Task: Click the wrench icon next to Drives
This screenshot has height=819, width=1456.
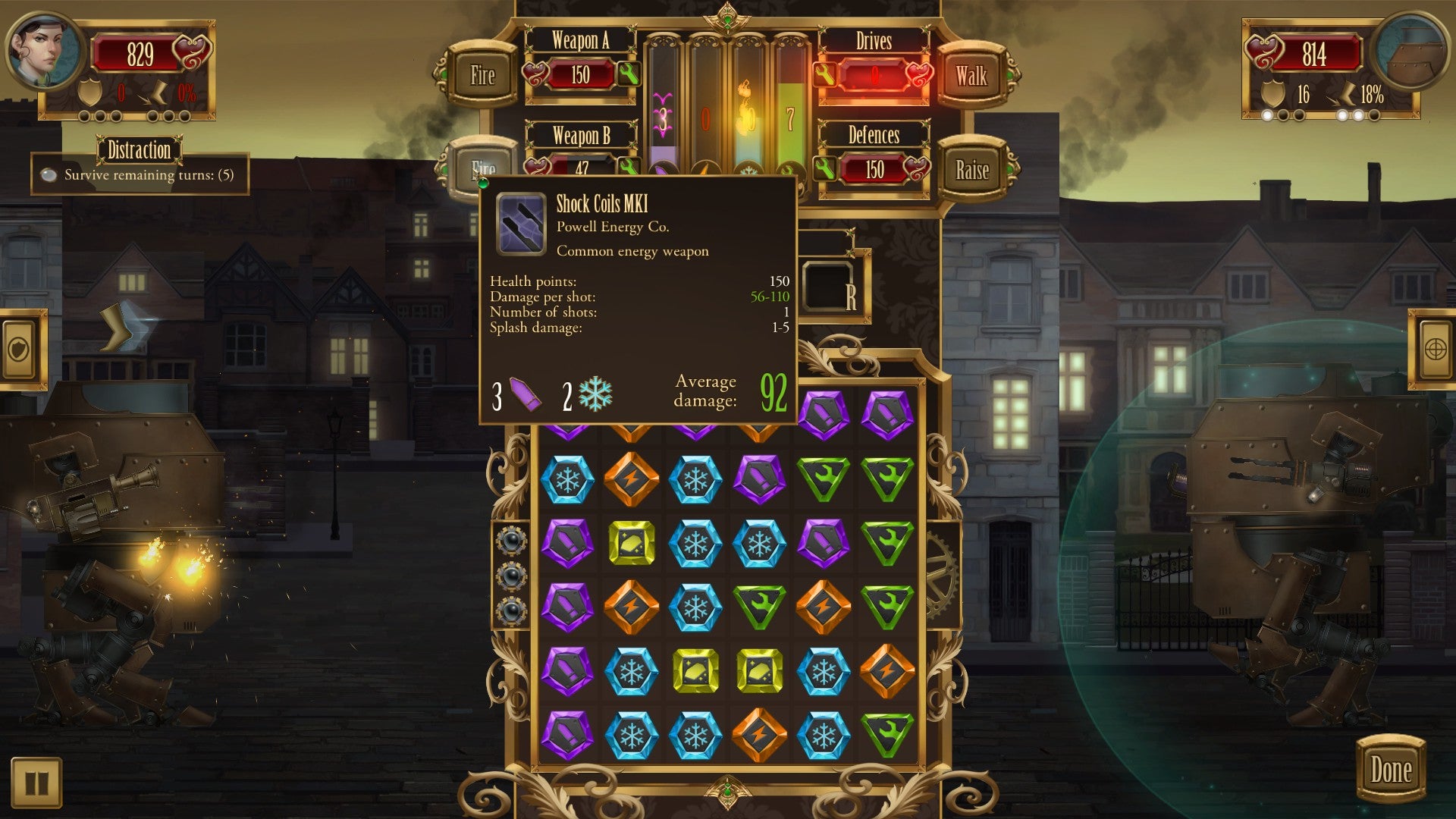Action: click(824, 76)
